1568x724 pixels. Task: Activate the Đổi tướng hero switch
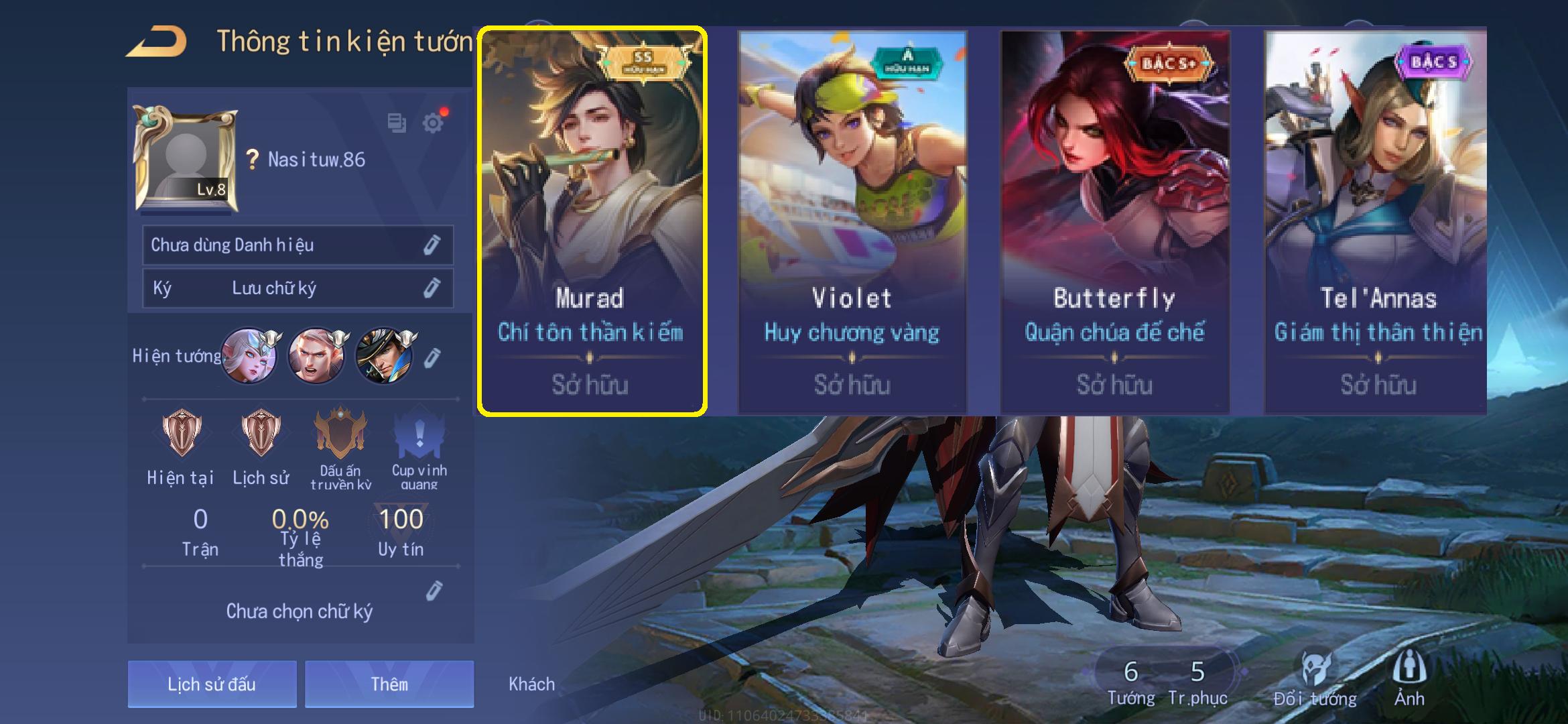[x=1315, y=678]
